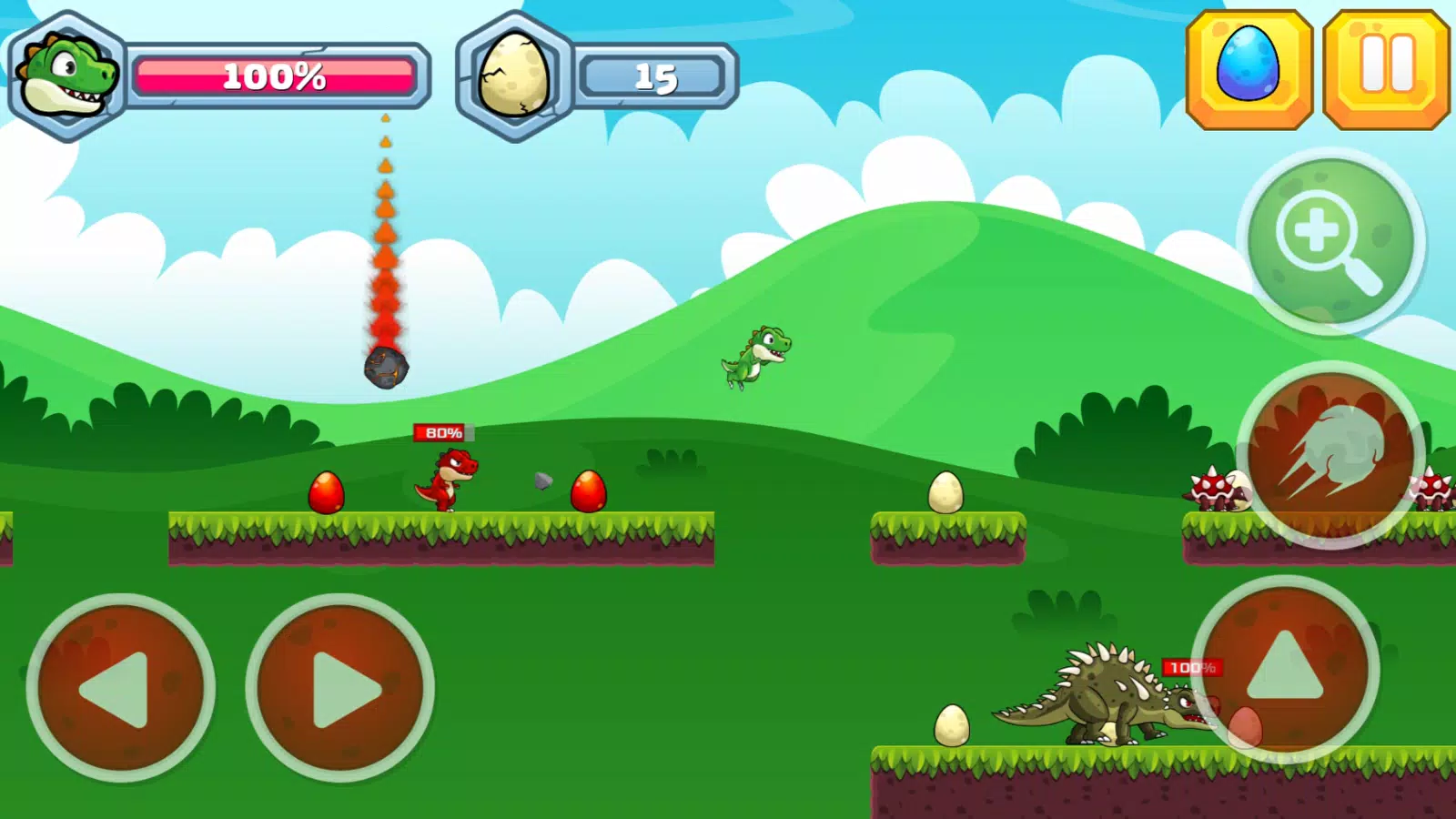Tap the spiky red plant near the platform
The height and width of the screenshot is (819, 1456).
coord(1210,489)
